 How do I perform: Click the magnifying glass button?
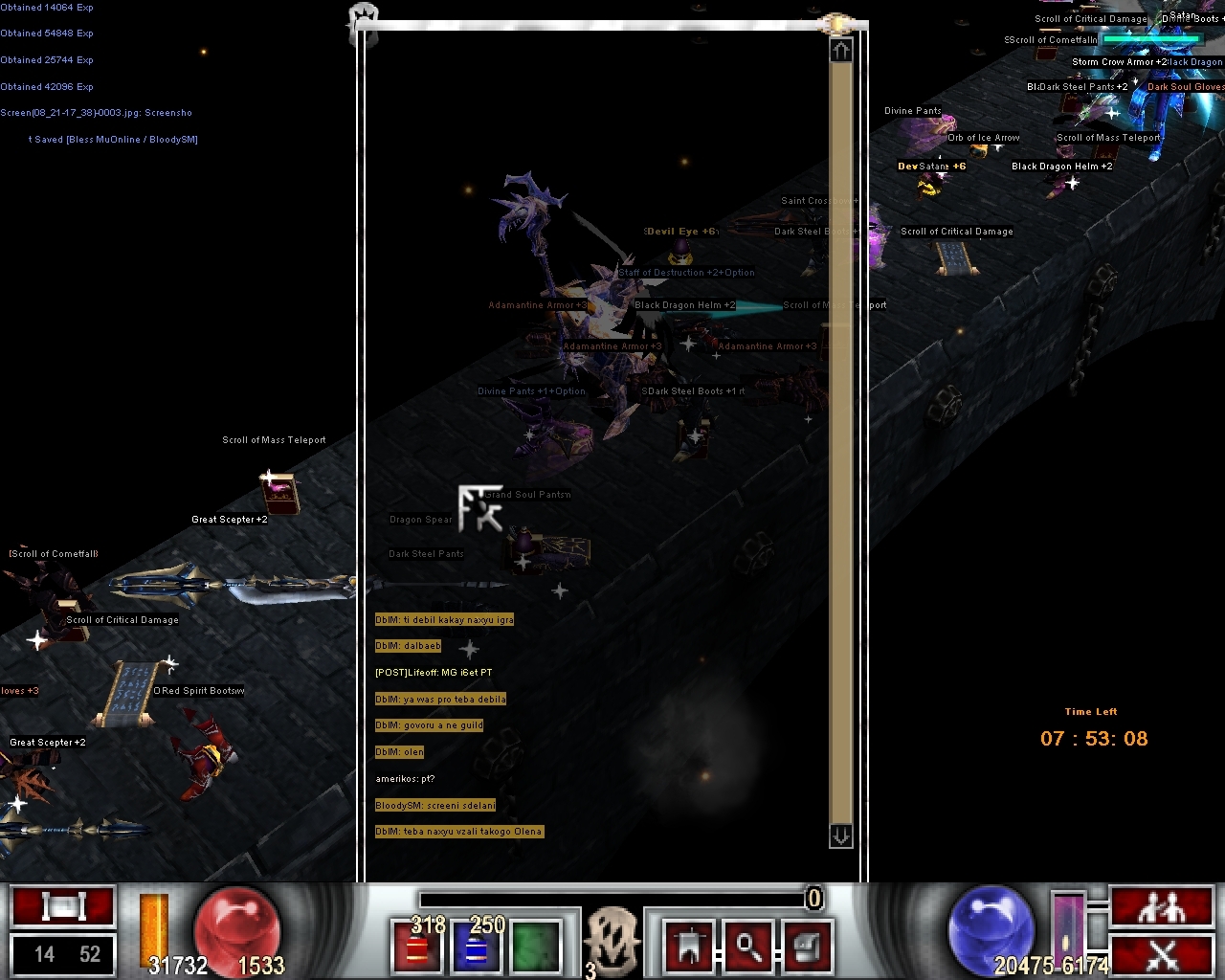pyautogui.click(x=747, y=945)
